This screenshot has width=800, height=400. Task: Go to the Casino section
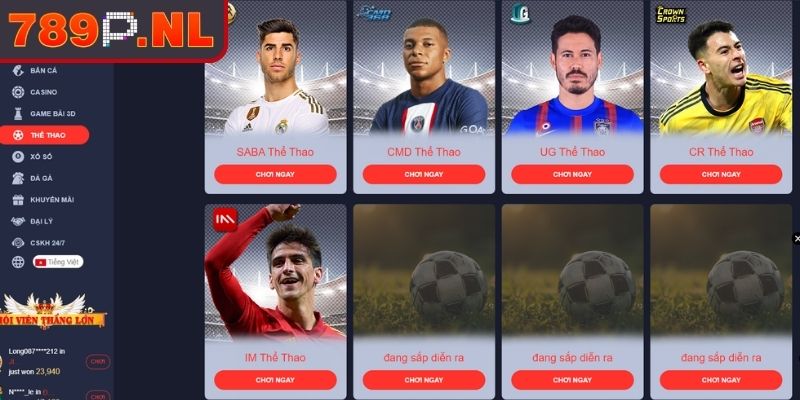[43, 92]
